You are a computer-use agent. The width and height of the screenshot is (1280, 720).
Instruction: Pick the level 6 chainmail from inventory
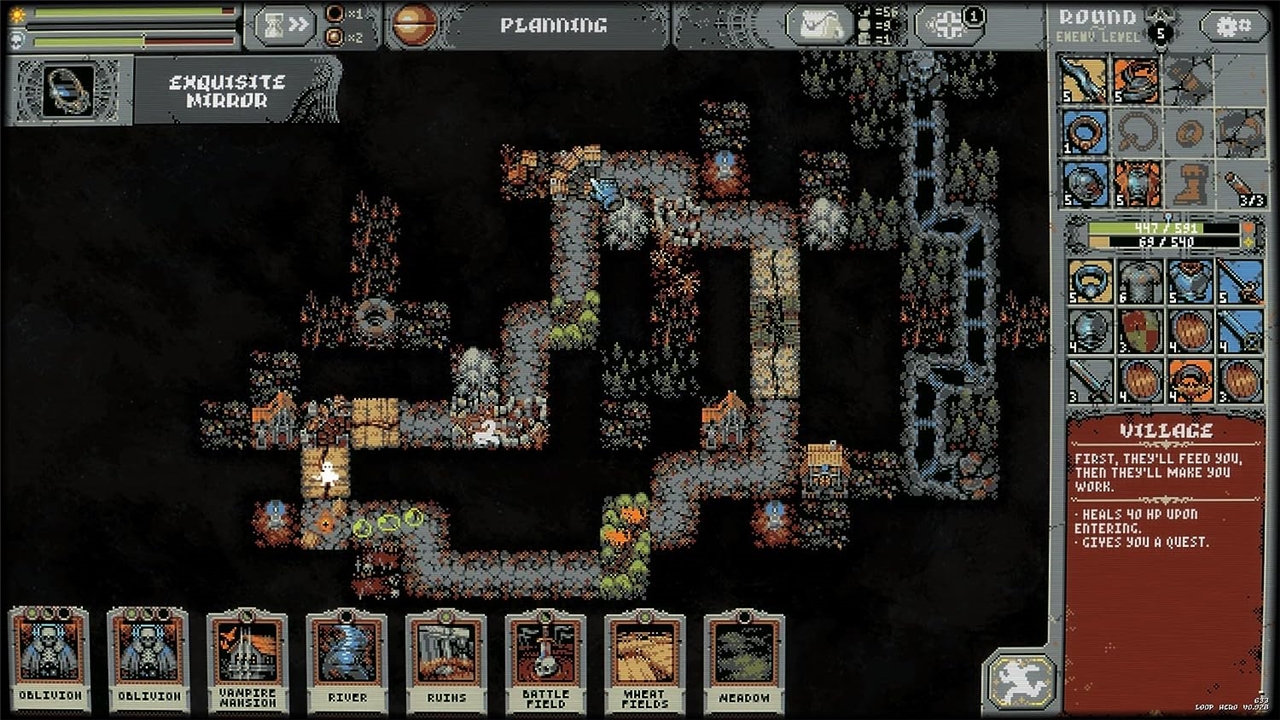[1138, 281]
